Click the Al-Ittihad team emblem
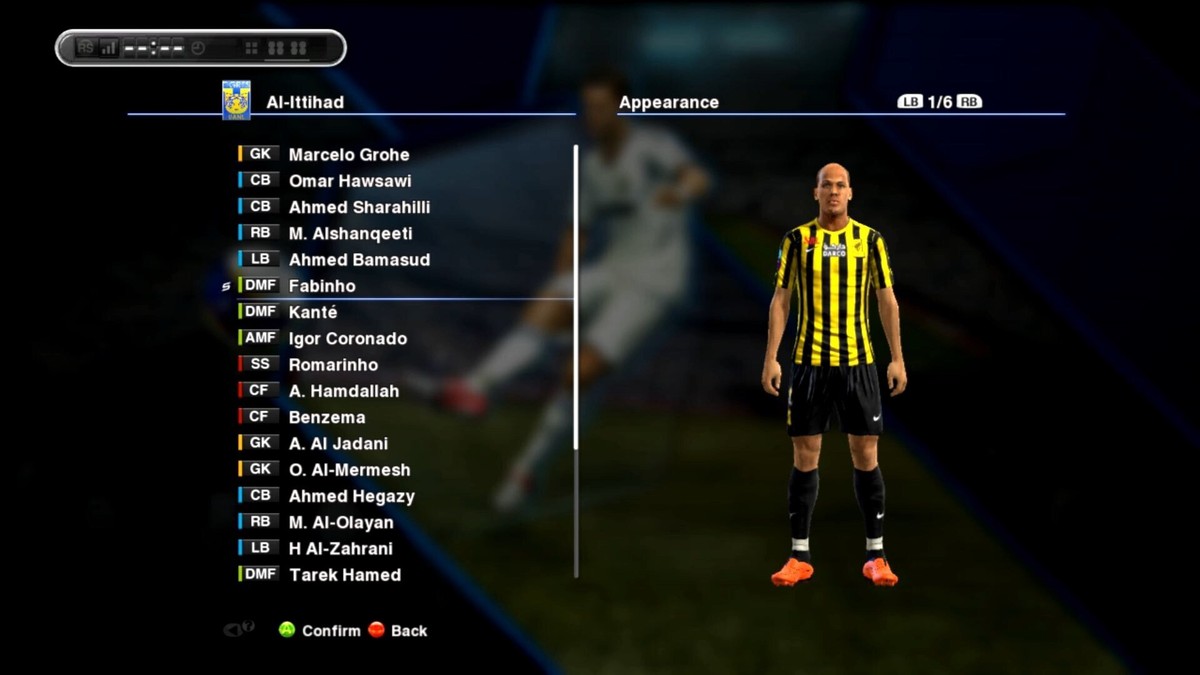This screenshot has width=1200, height=675. (236, 101)
